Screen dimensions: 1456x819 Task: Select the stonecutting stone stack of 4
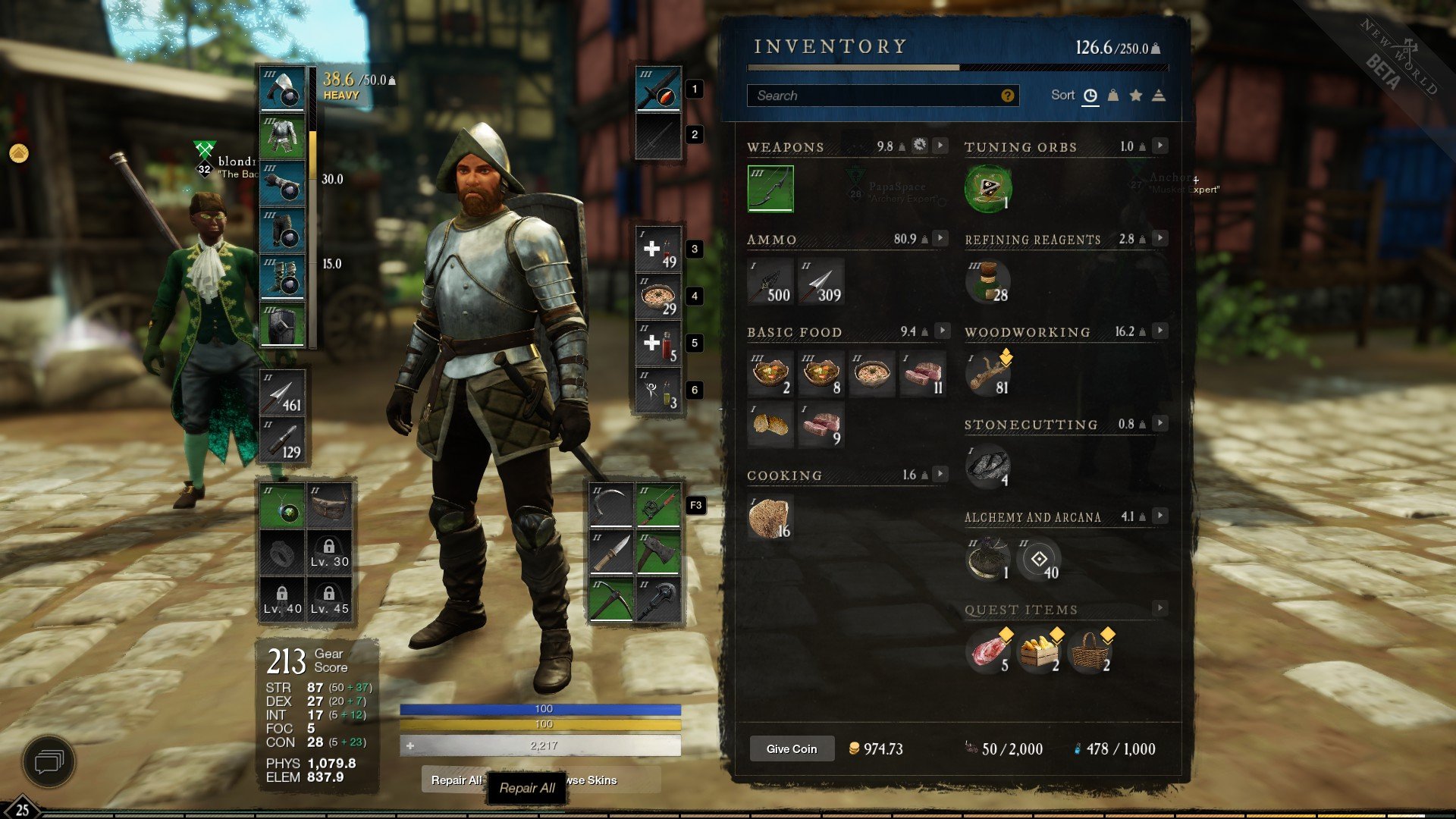[x=987, y=466]
